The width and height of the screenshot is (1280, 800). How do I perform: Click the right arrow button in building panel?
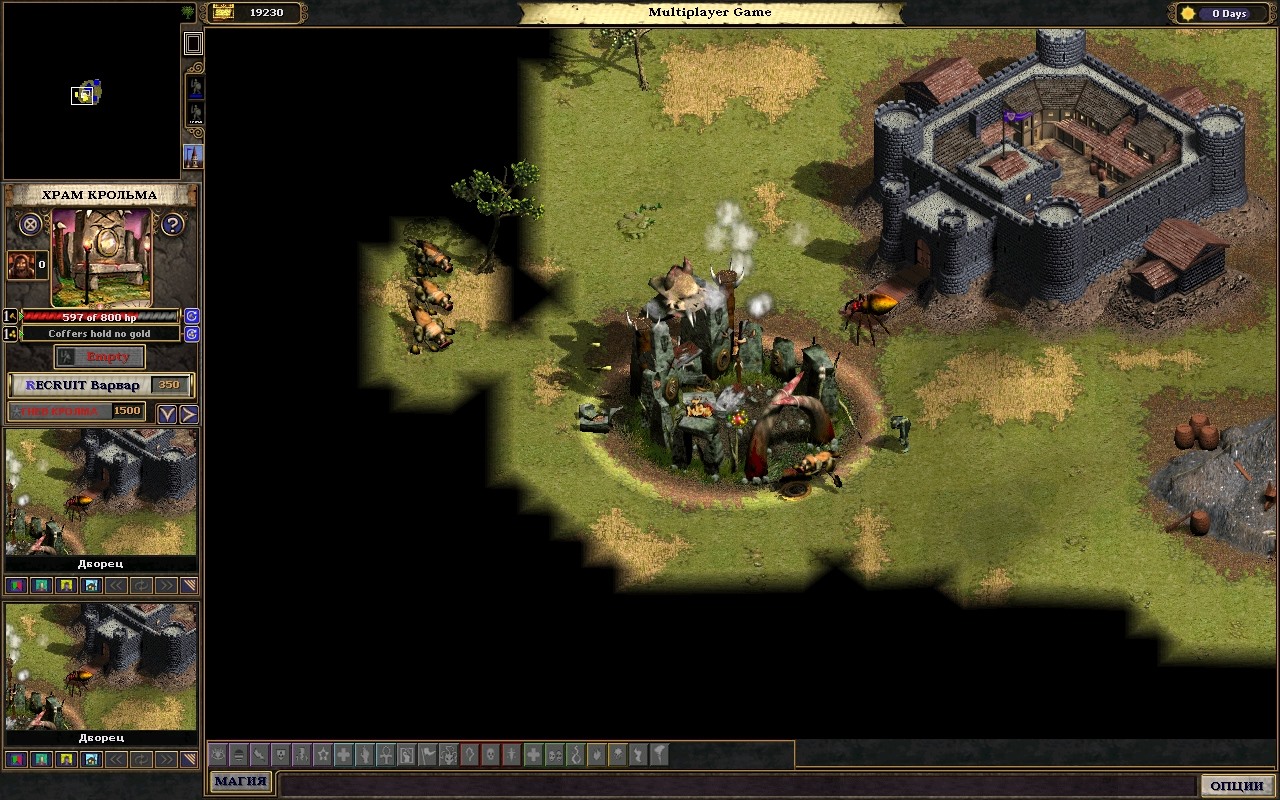tap(188, 414)
